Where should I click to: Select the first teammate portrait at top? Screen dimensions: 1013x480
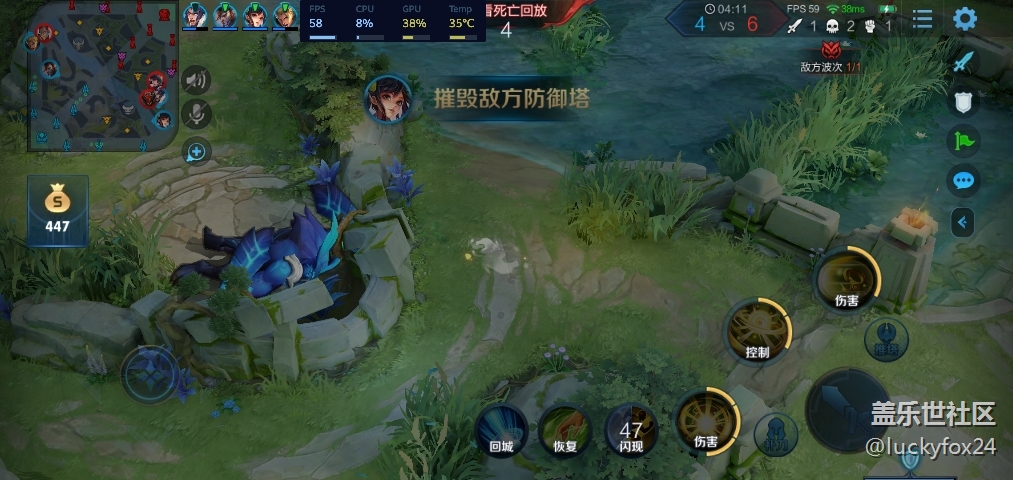(196, 16)
